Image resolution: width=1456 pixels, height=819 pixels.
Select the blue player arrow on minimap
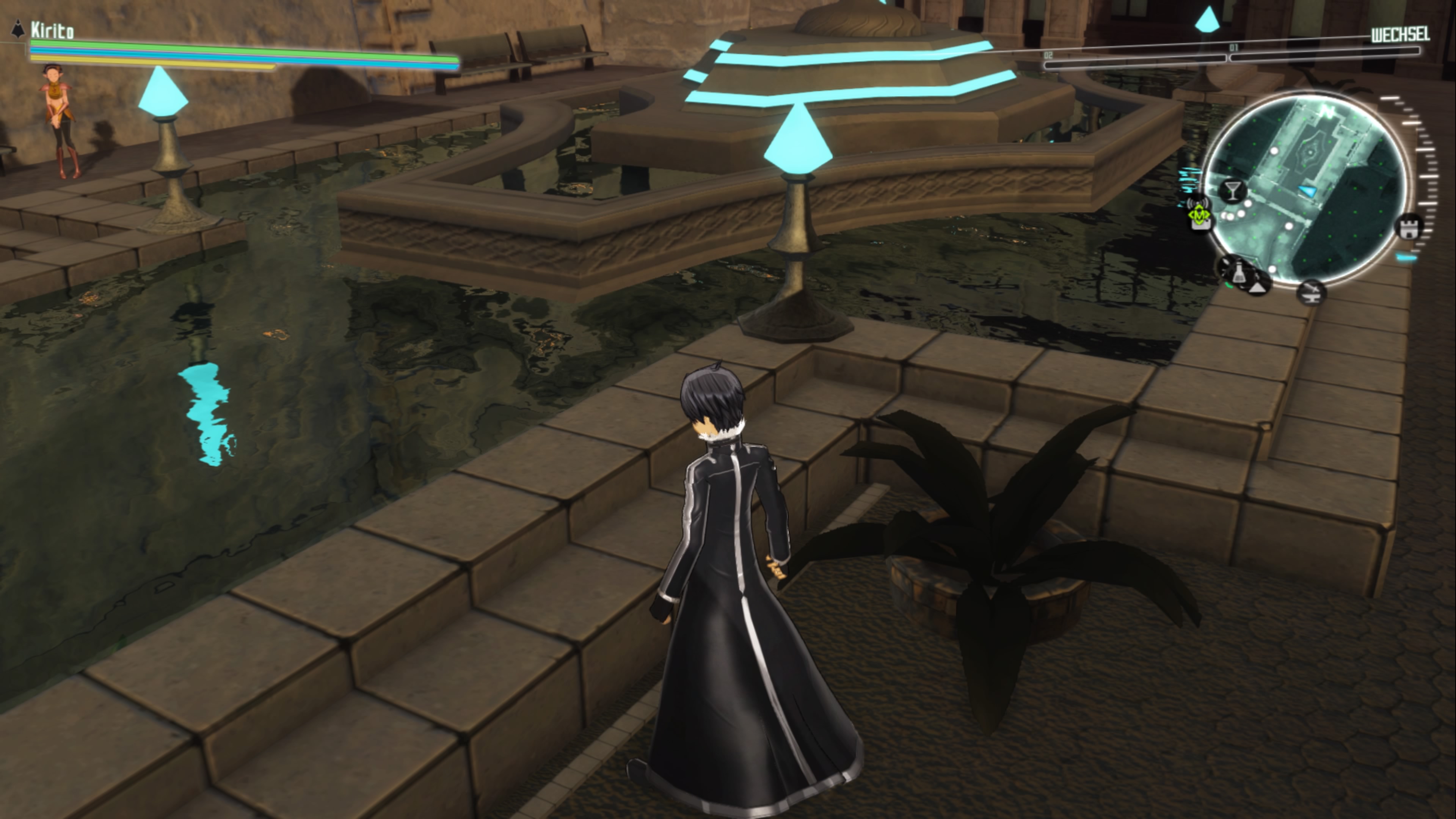point(1307,191)
